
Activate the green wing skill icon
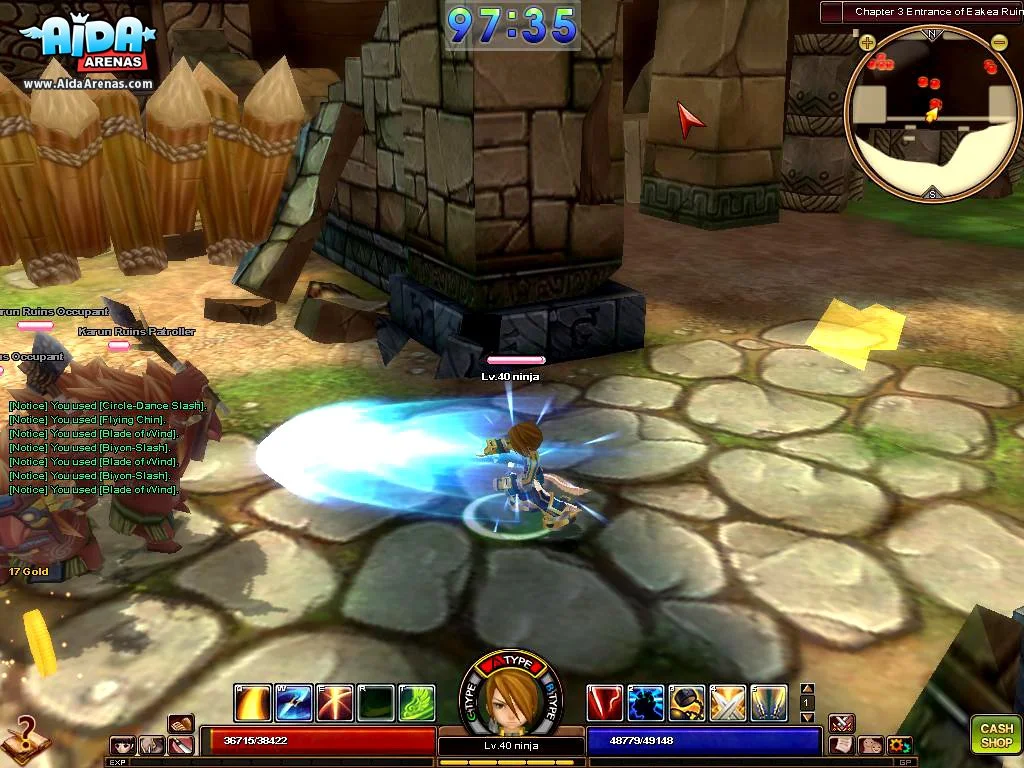(417, 703)
